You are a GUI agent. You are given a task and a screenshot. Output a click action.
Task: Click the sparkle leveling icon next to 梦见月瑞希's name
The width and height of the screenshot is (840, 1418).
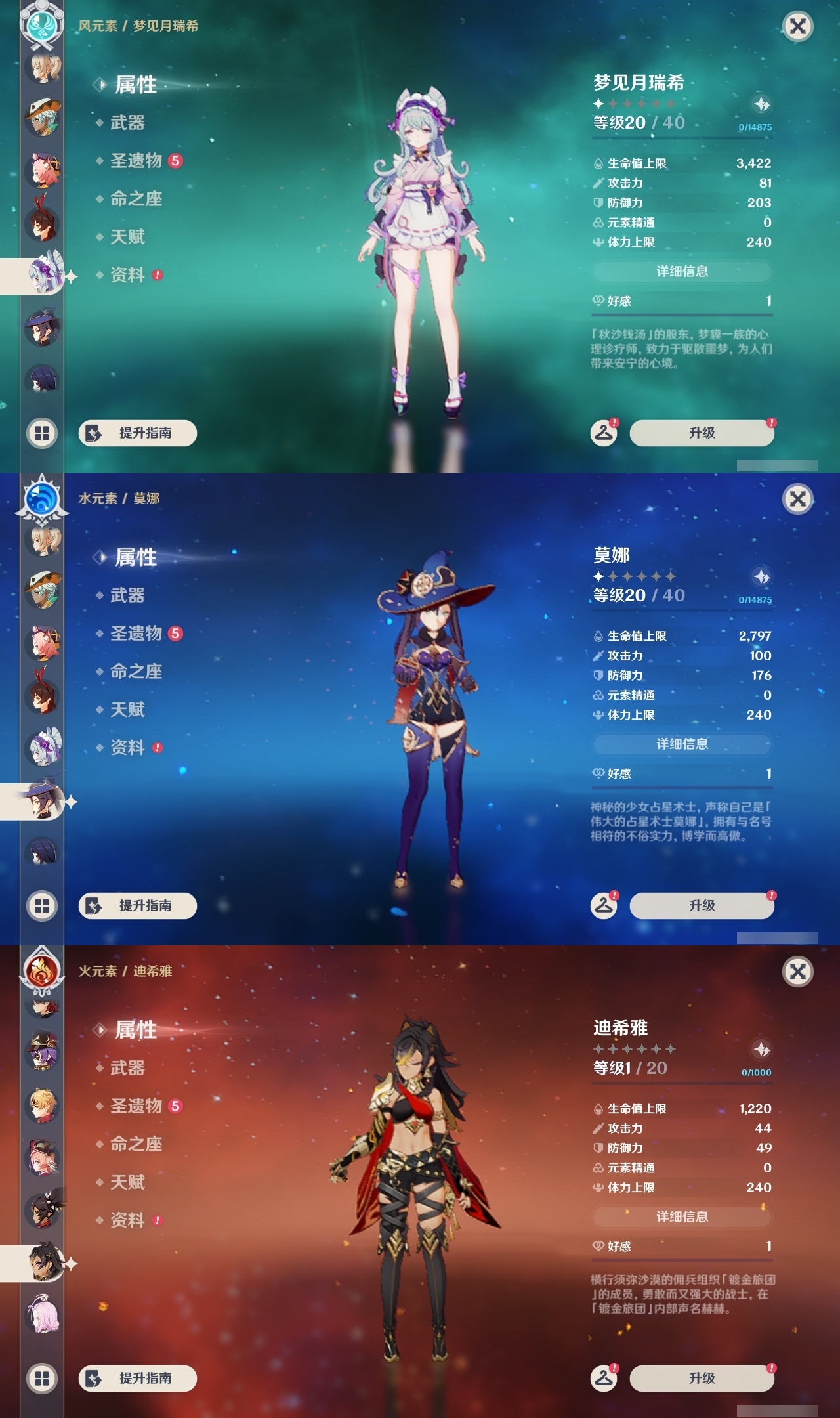click(761, 103)
